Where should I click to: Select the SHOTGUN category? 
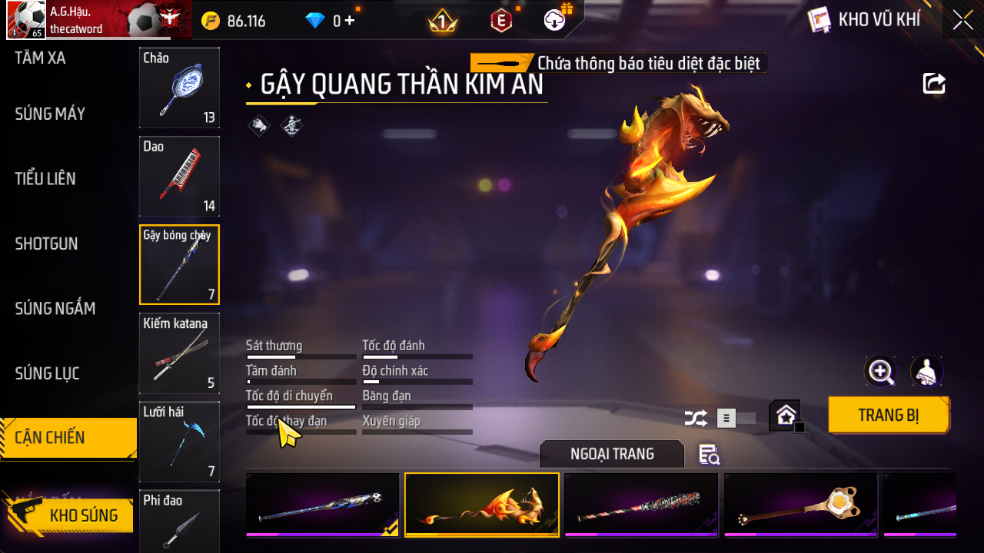point(47,244)
